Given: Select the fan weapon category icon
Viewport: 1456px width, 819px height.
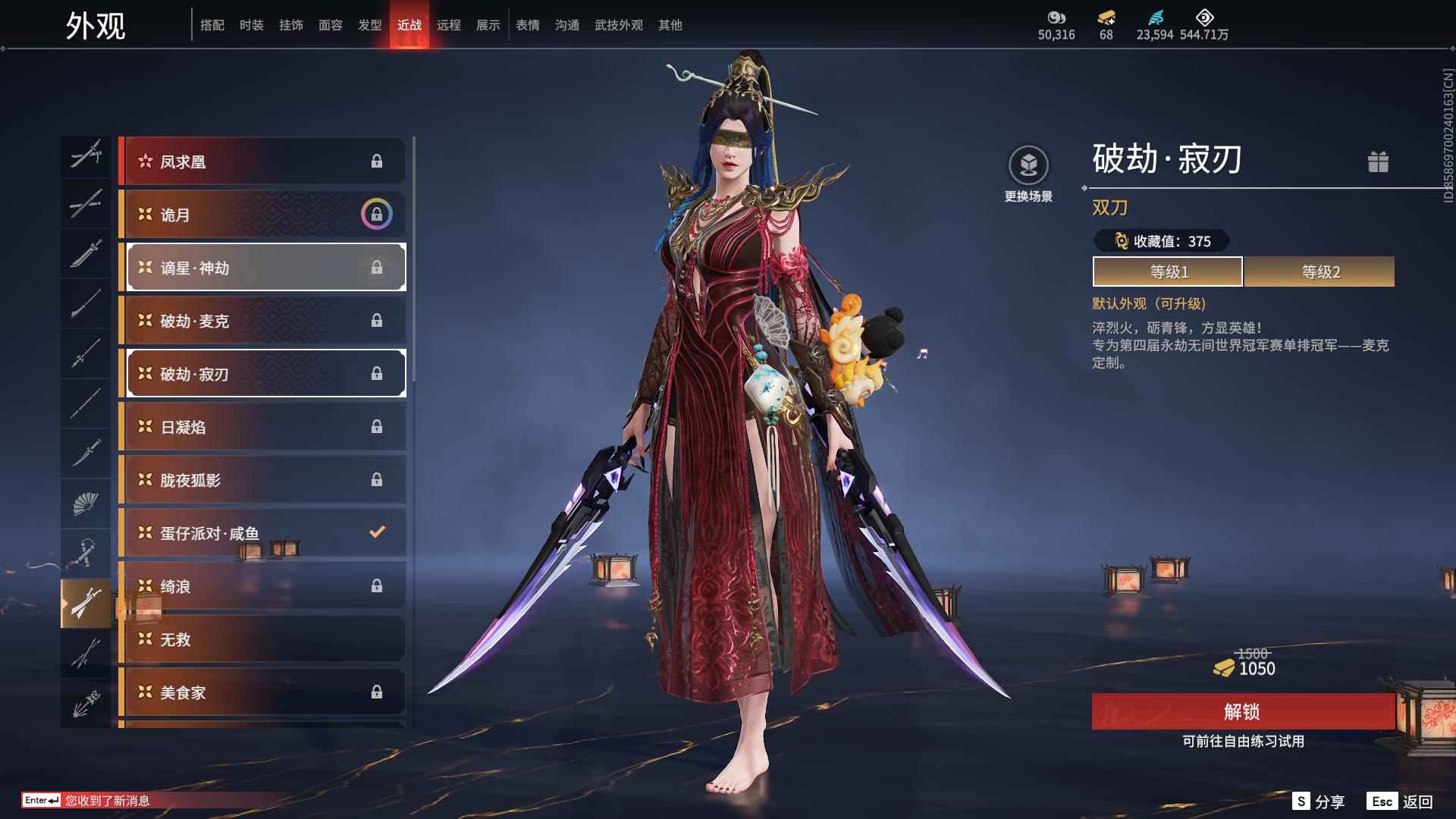Looking at the screenshot, I should [x=85, y=503].
